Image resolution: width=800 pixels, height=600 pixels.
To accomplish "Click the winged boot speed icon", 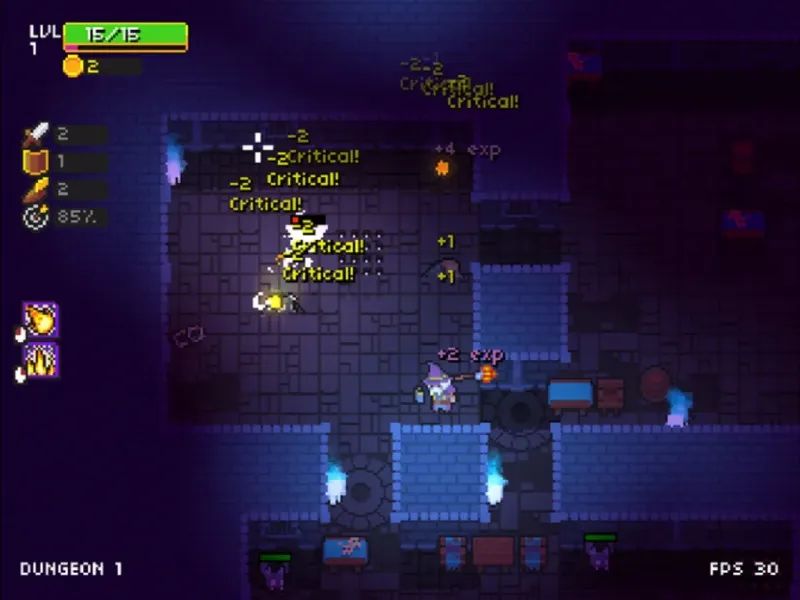I will click(36, 189).
